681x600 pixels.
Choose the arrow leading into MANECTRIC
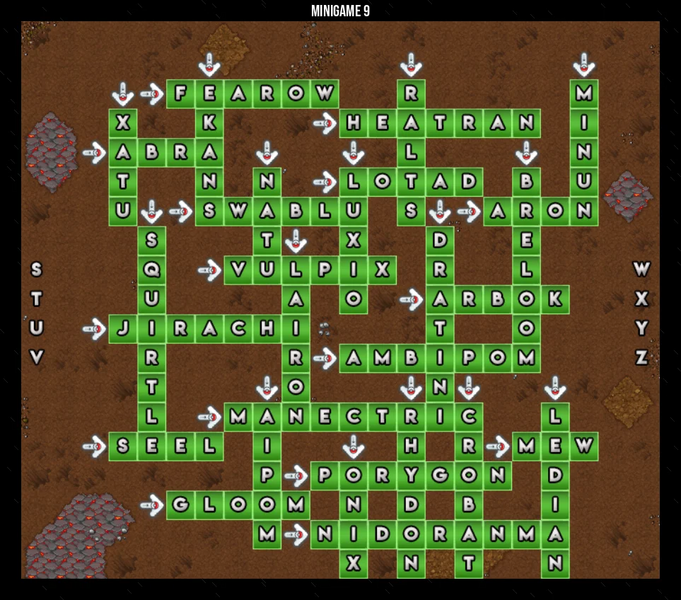tap(210, 415)
